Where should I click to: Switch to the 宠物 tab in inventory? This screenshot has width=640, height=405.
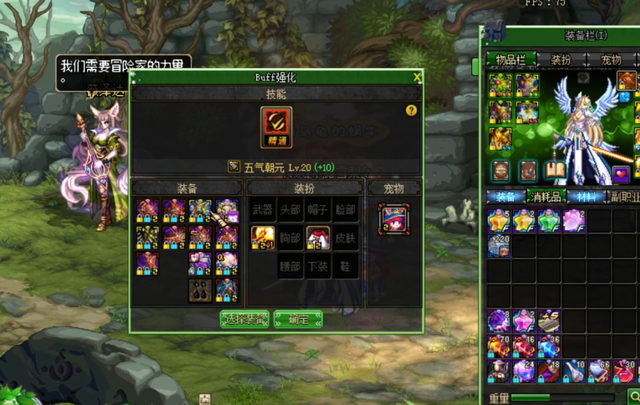[610, 60]
